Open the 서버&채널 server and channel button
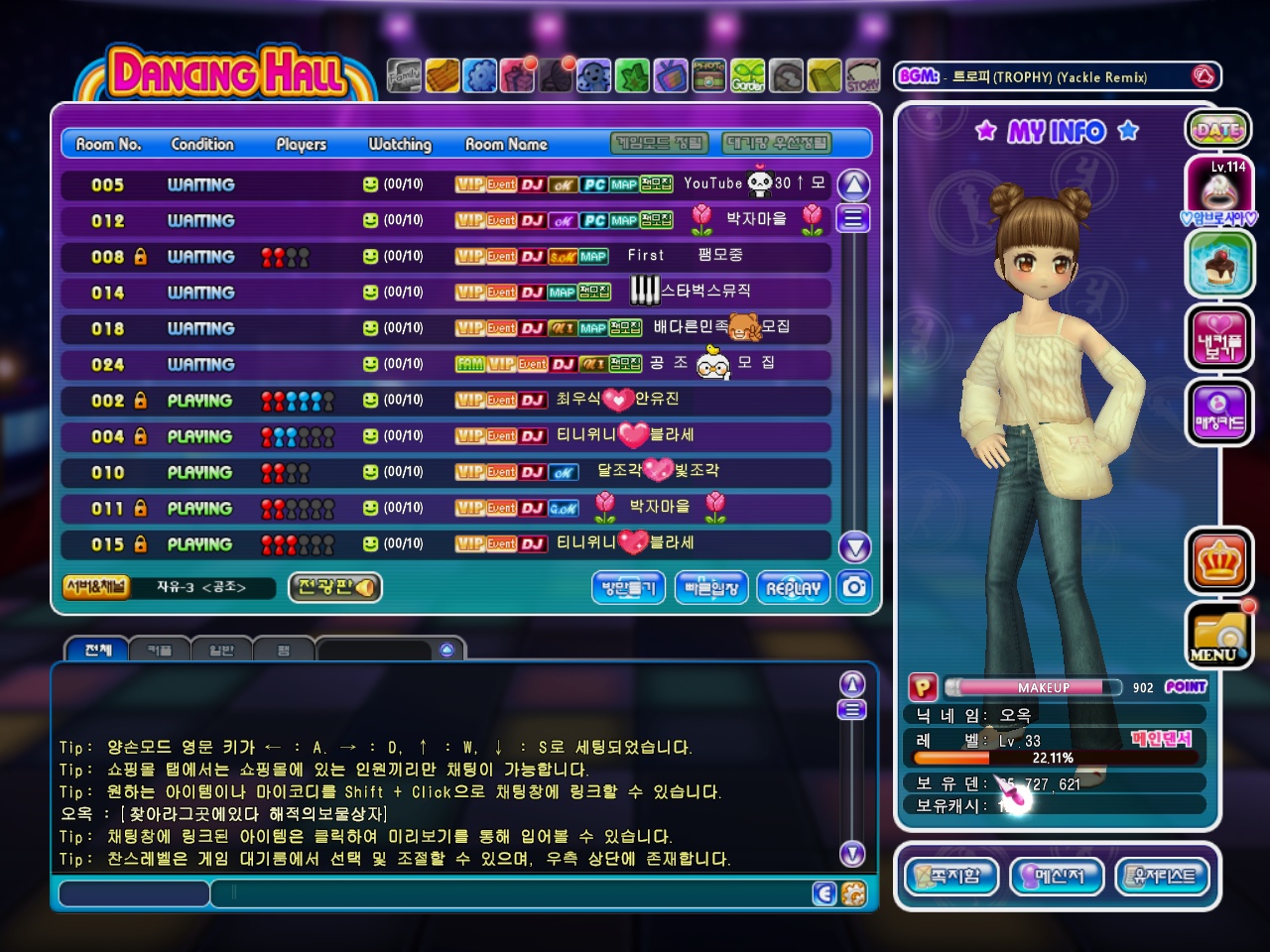The width and height of the screenshot is (1270, 952). pos(95,587)
